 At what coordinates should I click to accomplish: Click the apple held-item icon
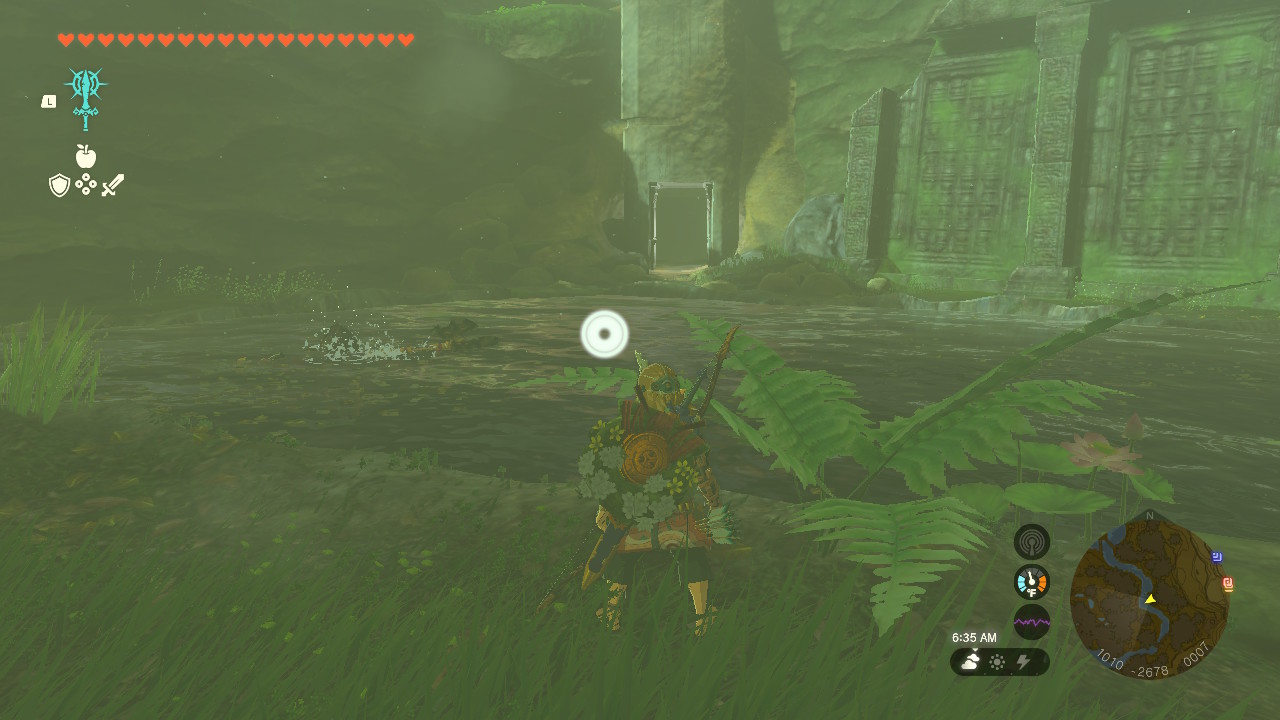coord(88,156)
